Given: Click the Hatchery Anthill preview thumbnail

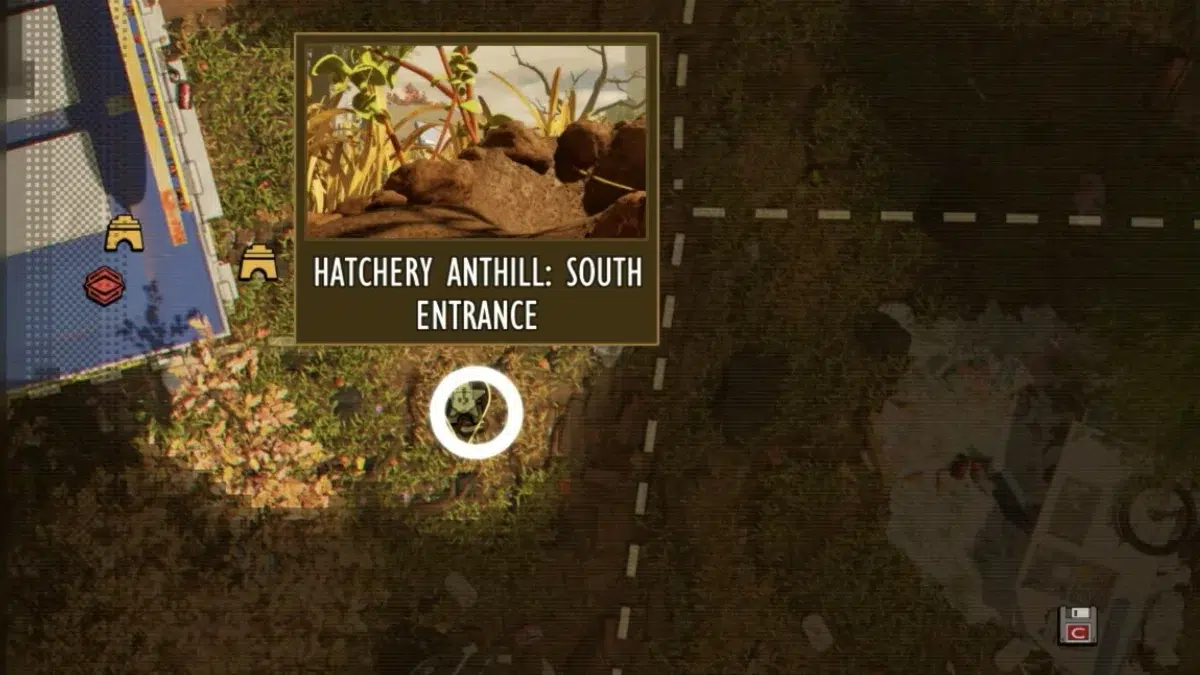Looking at the screenshot, I should coord(476,141).
